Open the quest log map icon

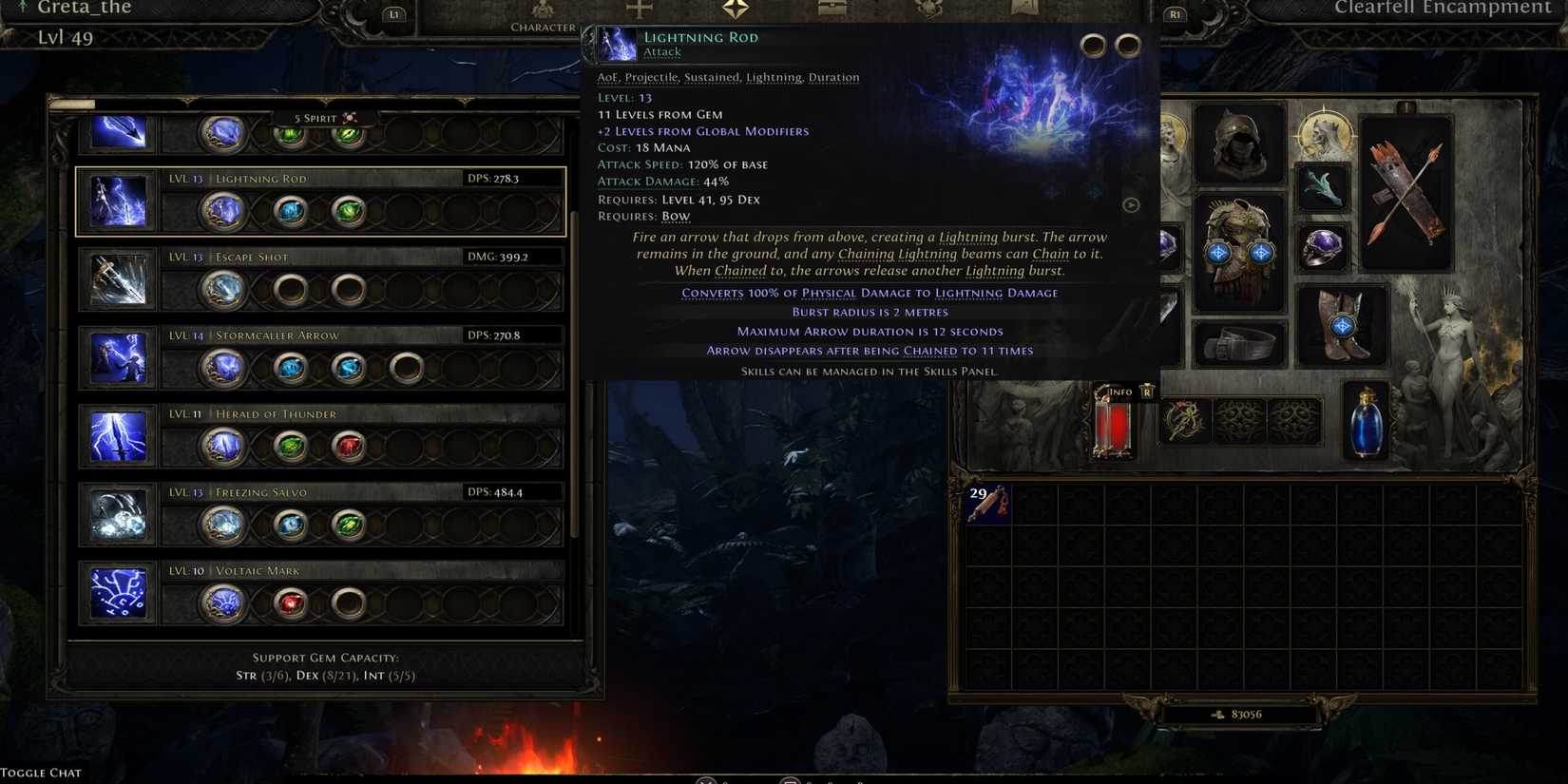pos(1024,8)
